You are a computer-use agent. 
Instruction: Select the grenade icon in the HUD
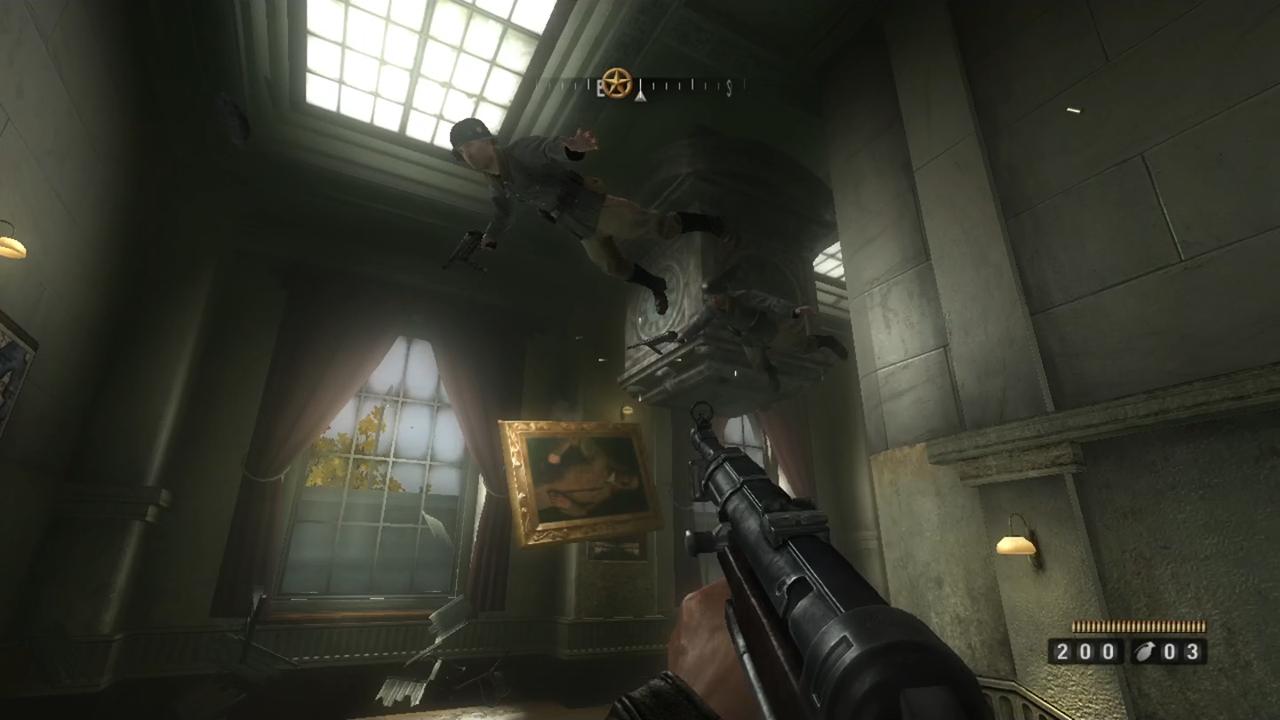[x=1145, y=650]
